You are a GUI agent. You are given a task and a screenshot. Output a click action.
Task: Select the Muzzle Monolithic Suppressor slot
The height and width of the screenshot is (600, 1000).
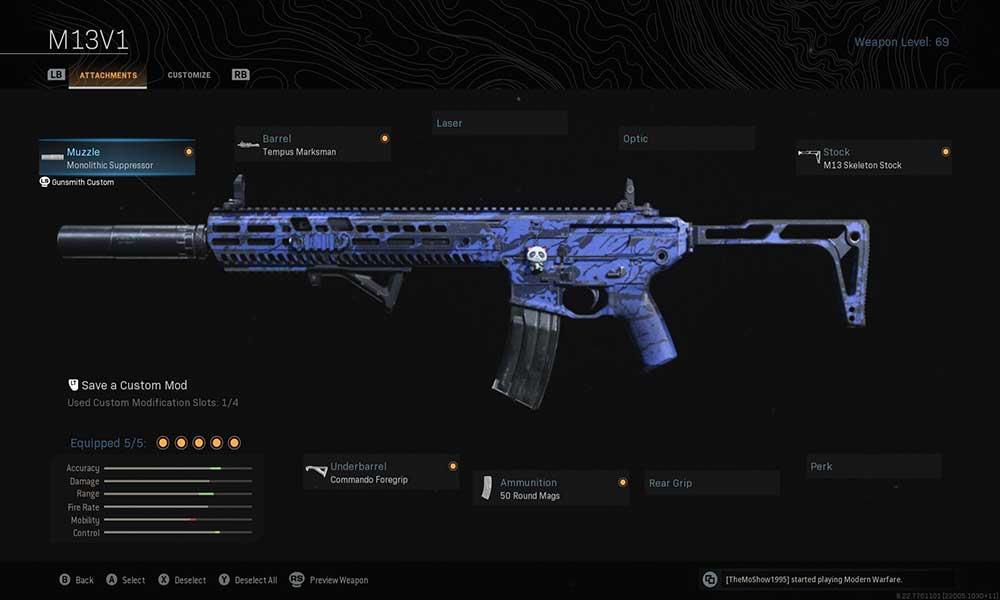coord(117,158)
